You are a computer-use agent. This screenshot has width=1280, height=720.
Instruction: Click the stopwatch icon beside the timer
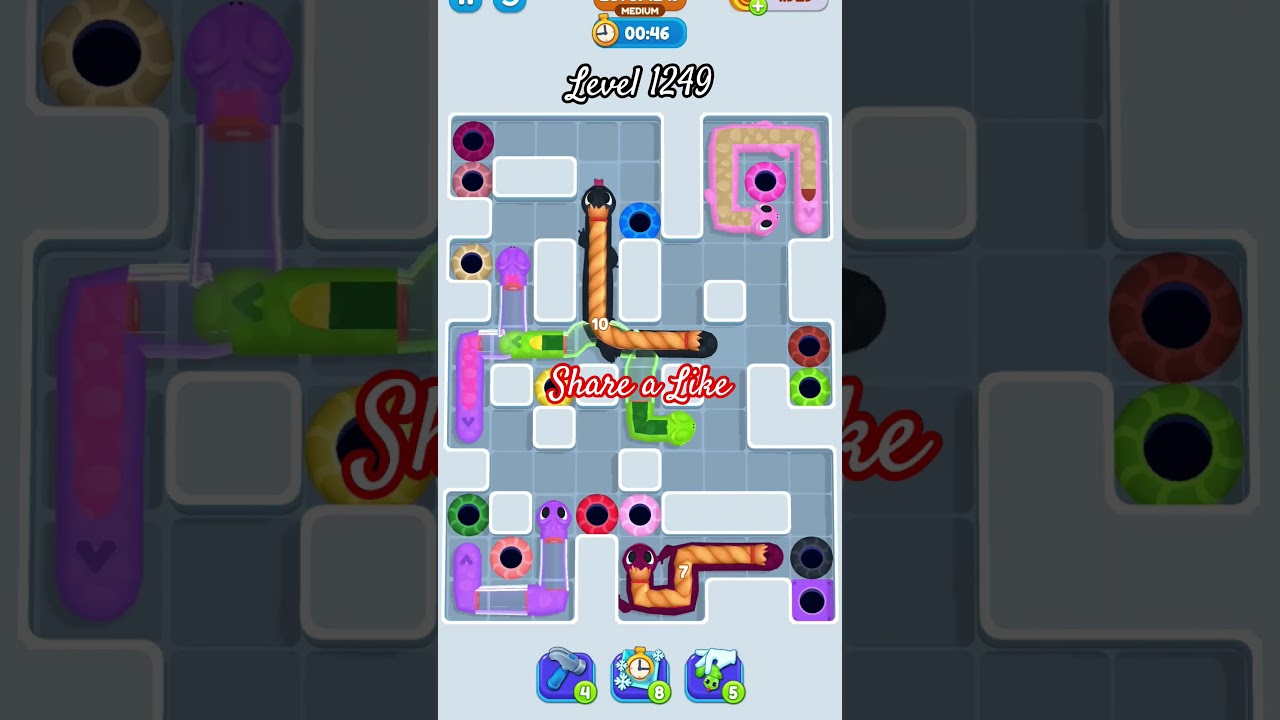(x=604, y=32)
